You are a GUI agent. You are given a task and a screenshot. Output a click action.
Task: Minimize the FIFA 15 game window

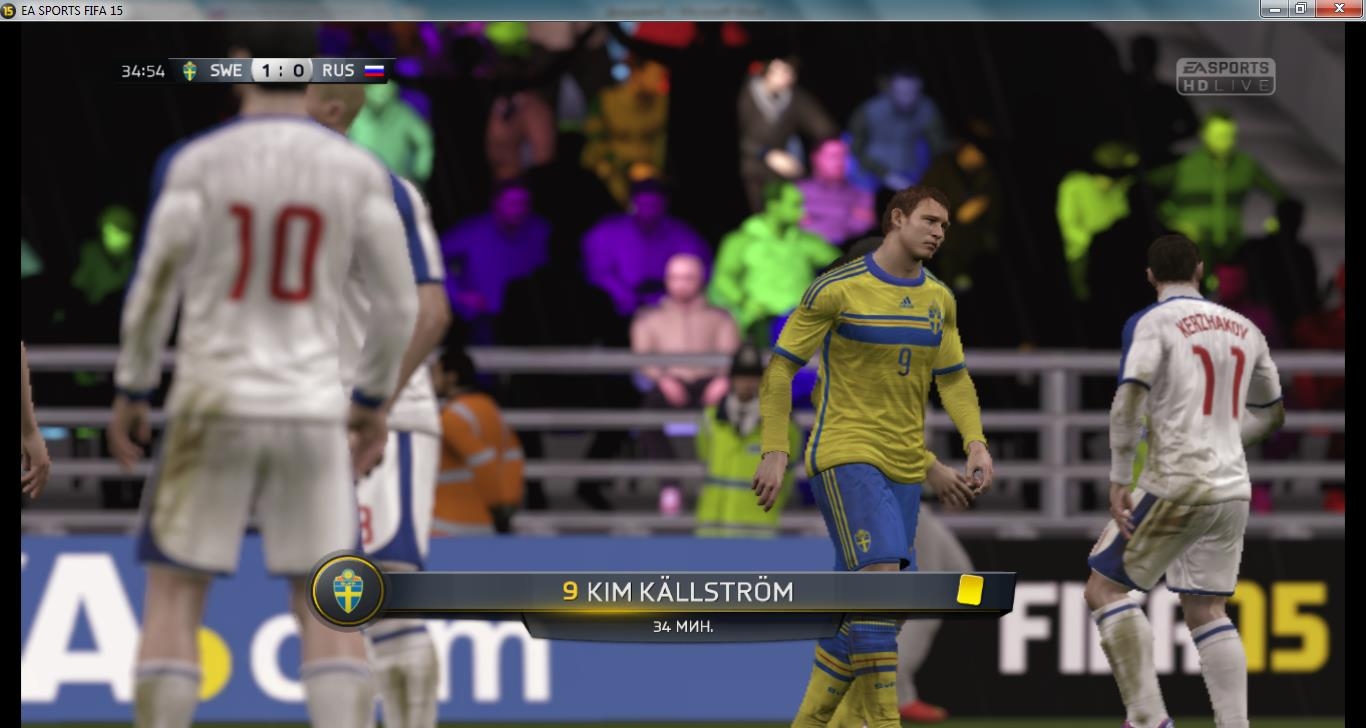[x=1274, y=9]
